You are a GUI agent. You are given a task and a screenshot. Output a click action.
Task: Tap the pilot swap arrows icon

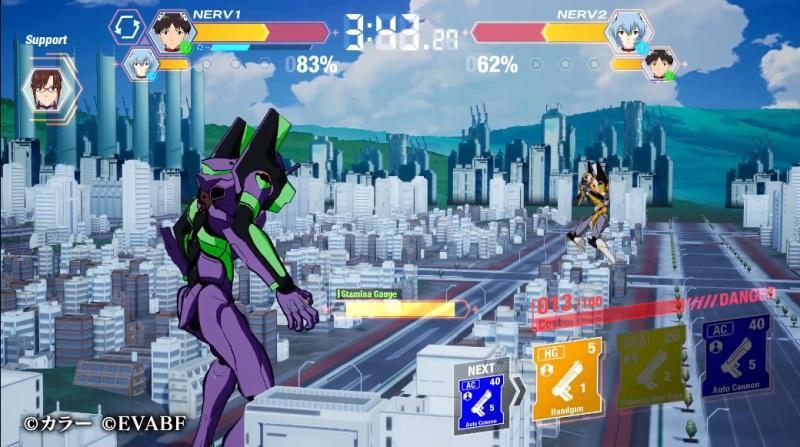(x=127, y=27)
